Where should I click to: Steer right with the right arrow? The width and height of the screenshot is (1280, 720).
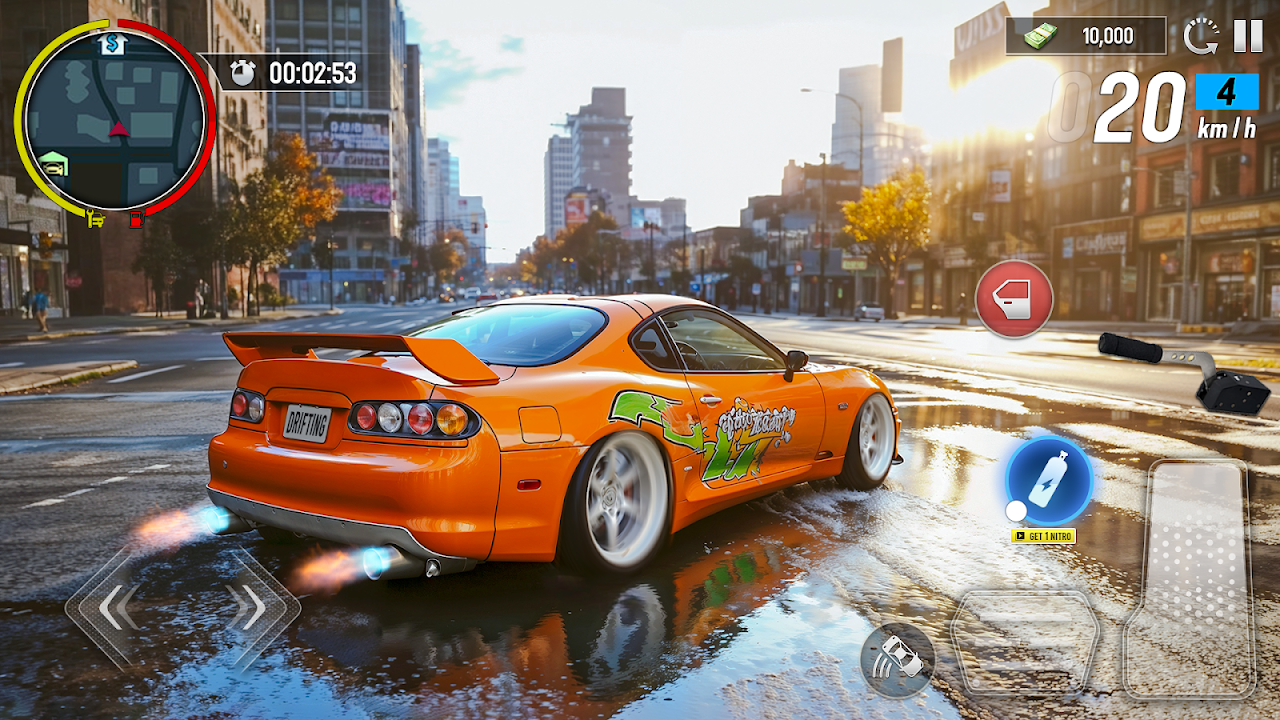click(x=246, y=606)
